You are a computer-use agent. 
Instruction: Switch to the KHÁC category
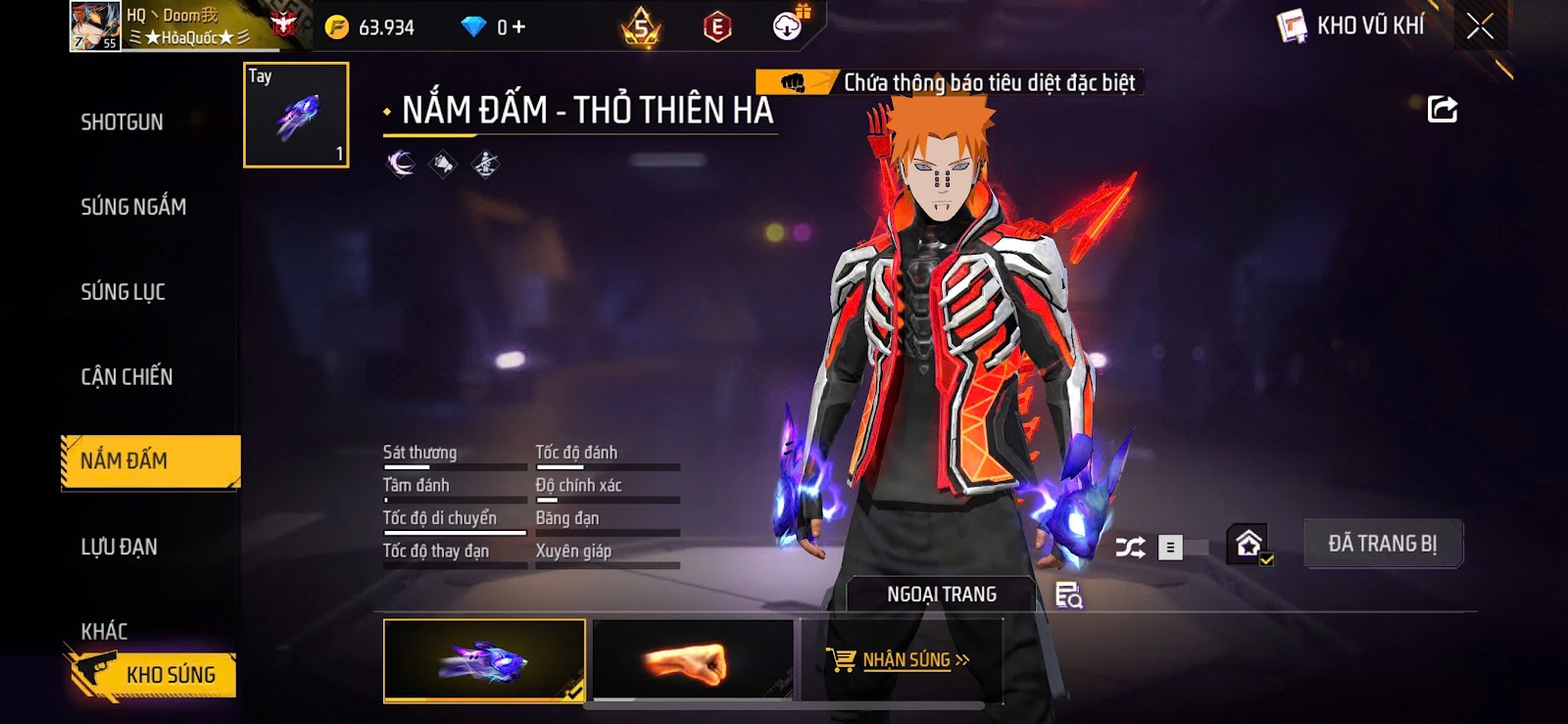[x=105, y=631]
